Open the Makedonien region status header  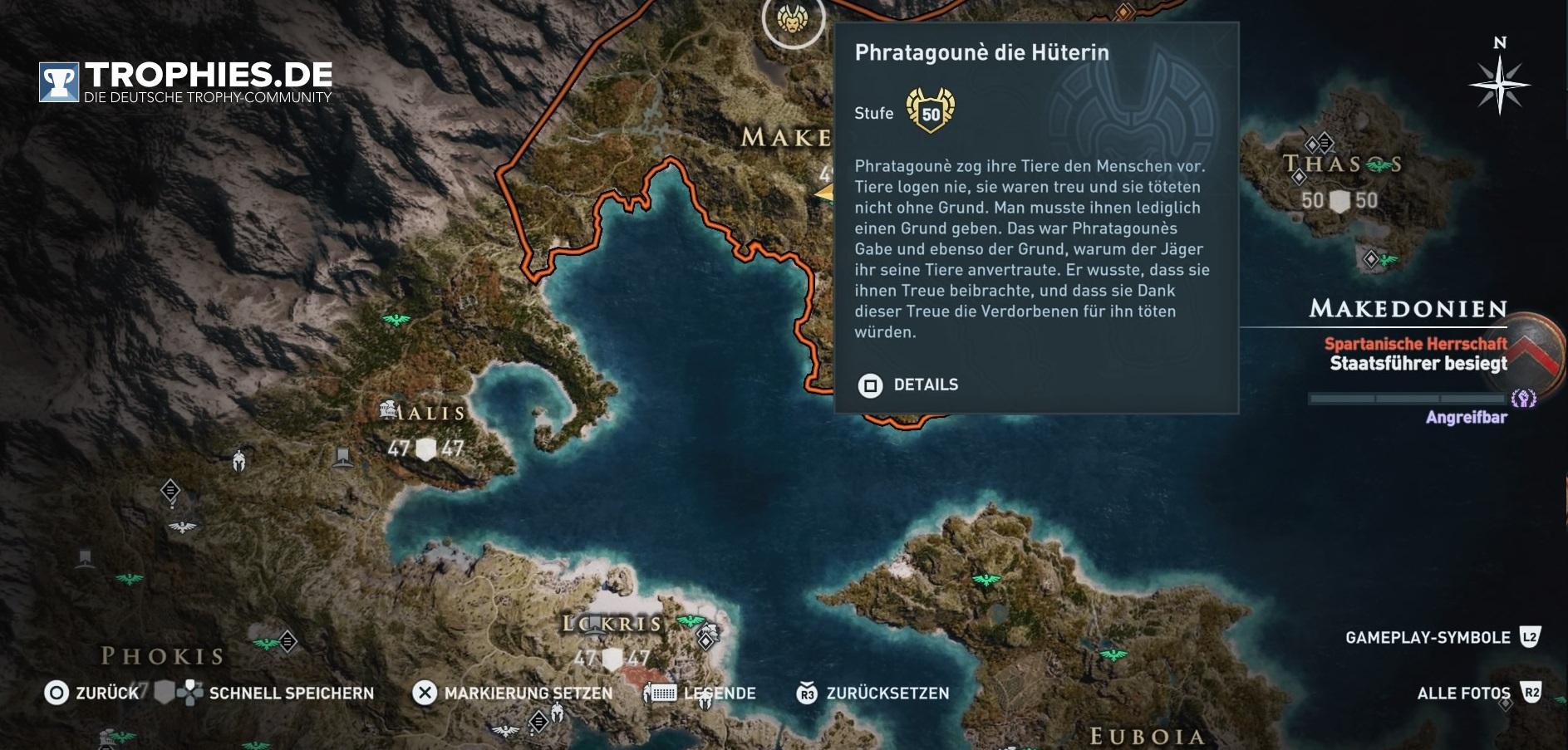coord(1408,309)
